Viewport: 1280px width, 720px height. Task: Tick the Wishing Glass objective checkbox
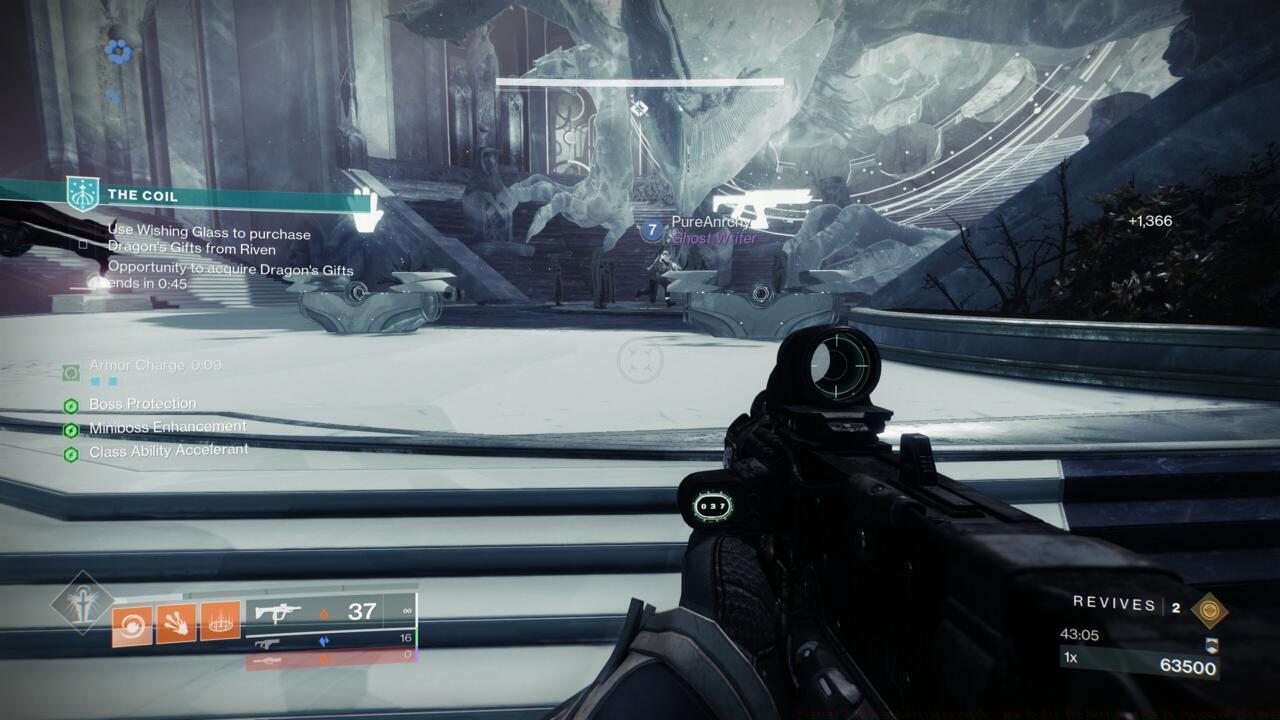pos(83,243)
